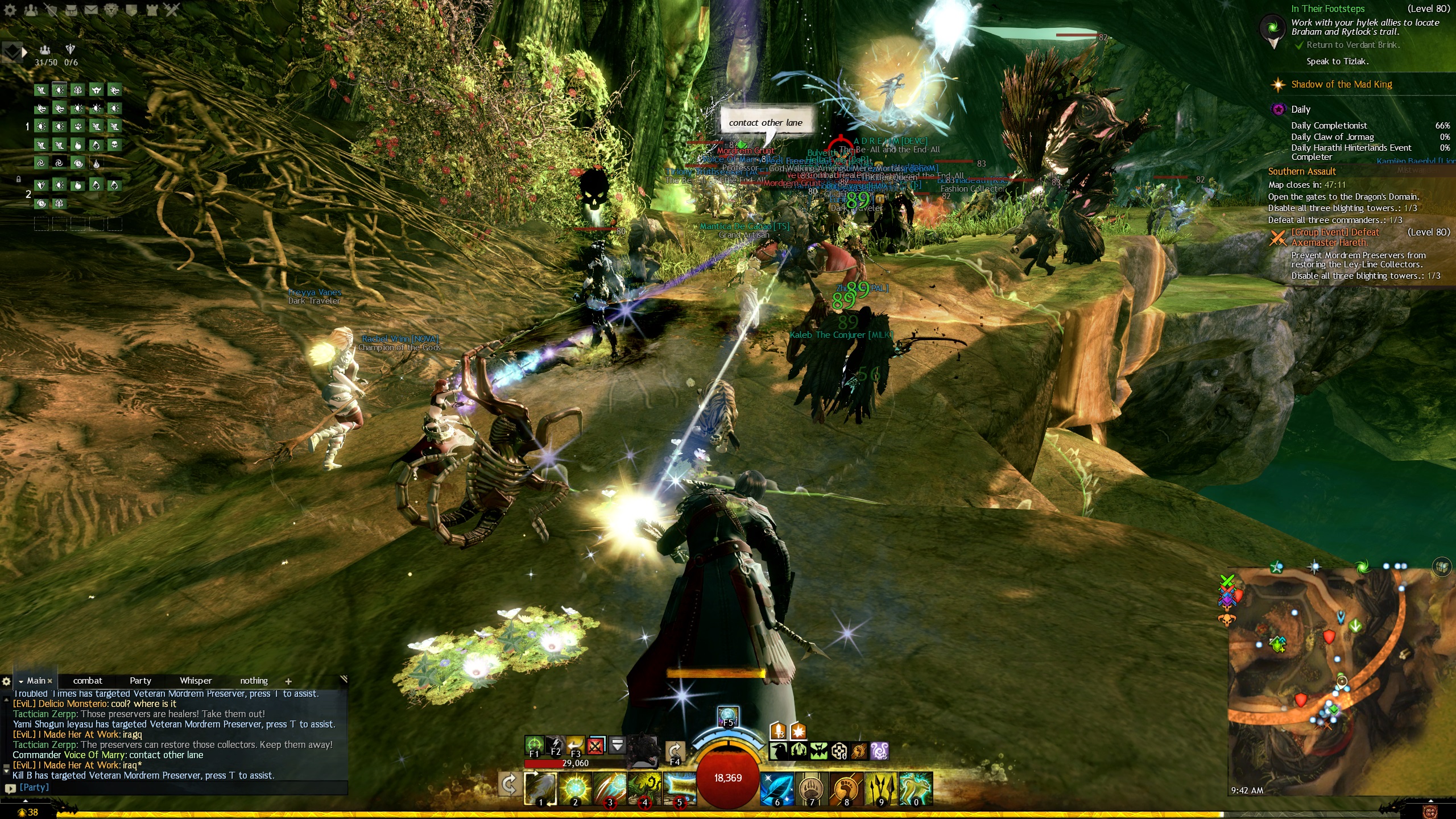This screenshot has height=819, width=1456.
Task: Select the Shadow of the Mad King tracker
Action: 1341,84
